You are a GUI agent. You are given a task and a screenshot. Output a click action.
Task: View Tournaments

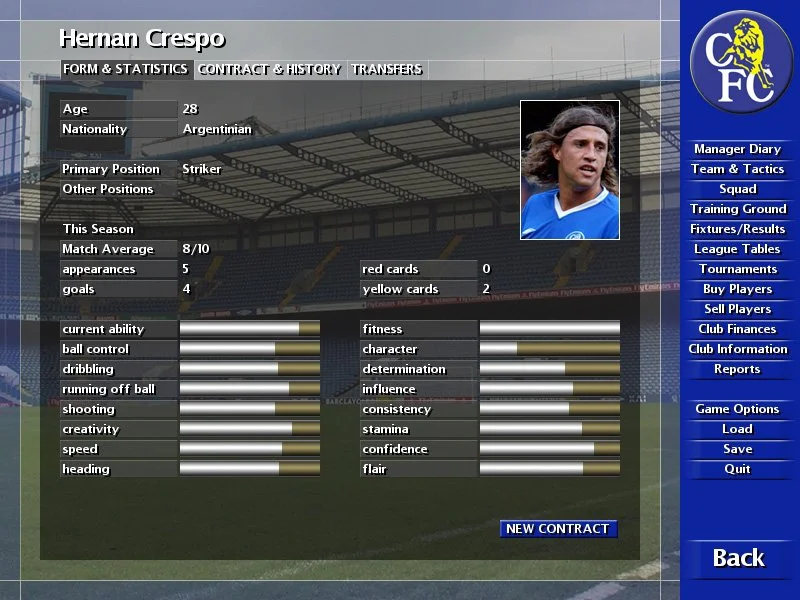coord(738,269)
